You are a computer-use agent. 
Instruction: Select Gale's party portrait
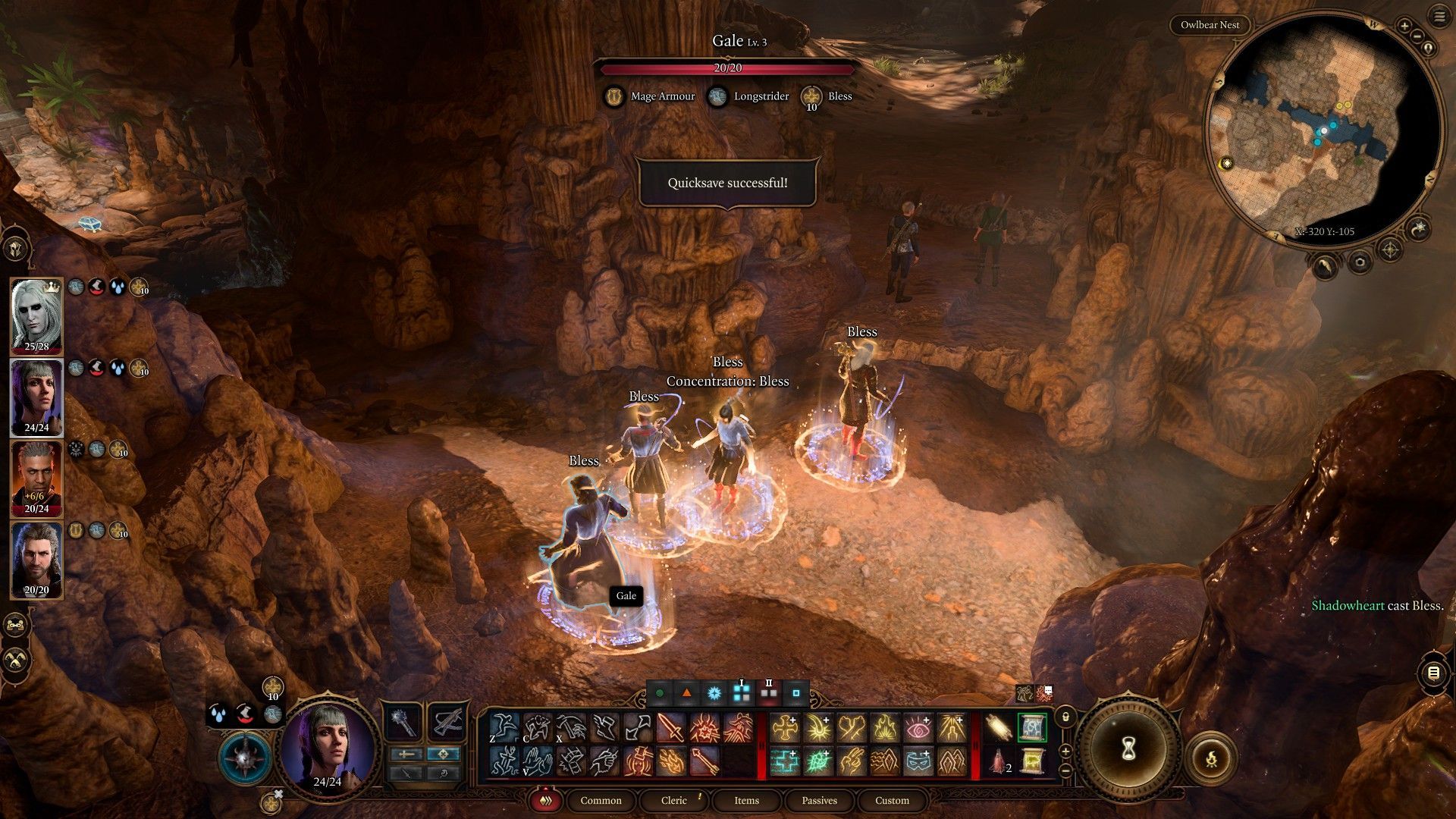point(36,560)
